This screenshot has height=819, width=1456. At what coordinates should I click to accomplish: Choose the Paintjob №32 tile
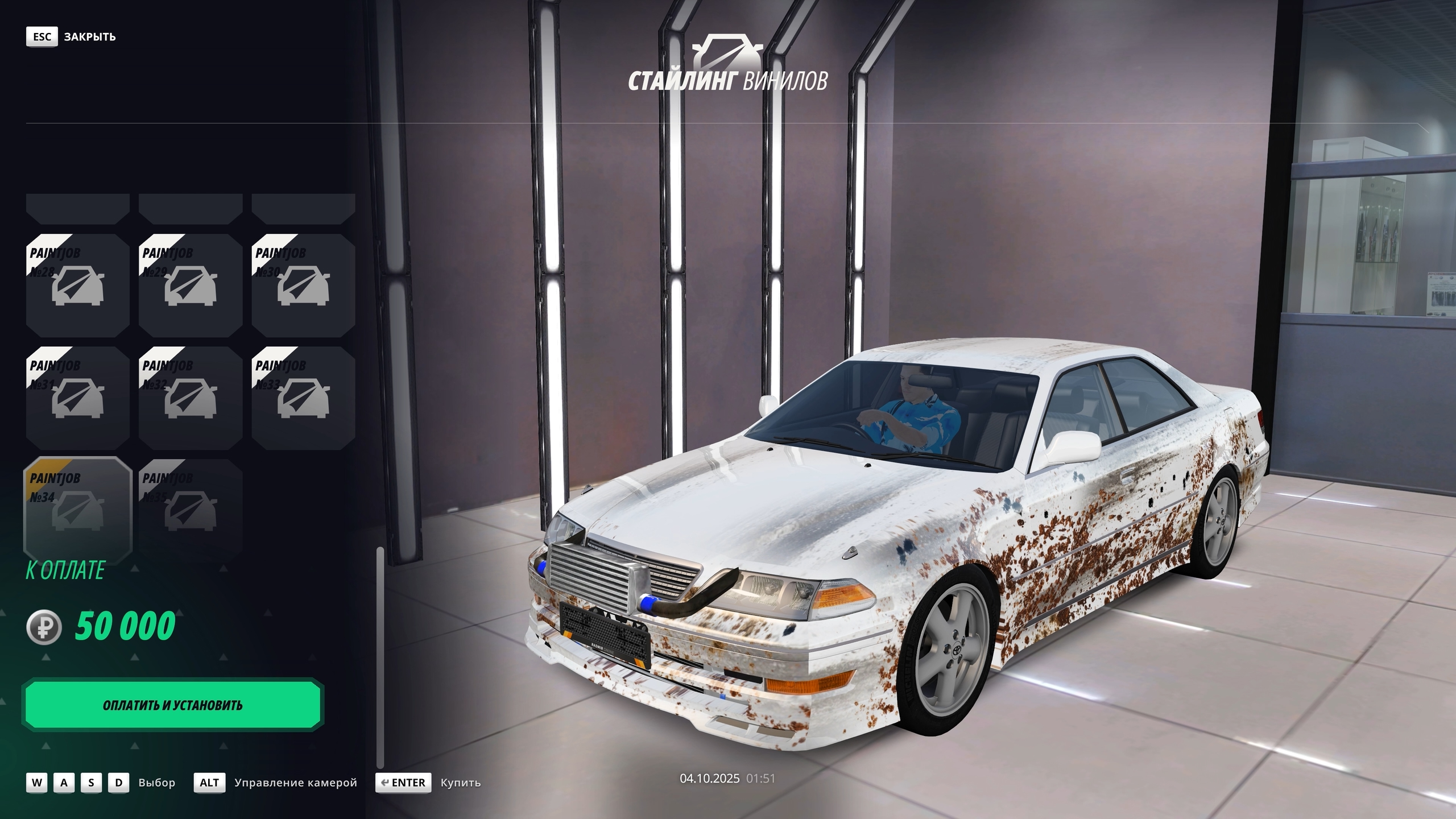point(190,398)
